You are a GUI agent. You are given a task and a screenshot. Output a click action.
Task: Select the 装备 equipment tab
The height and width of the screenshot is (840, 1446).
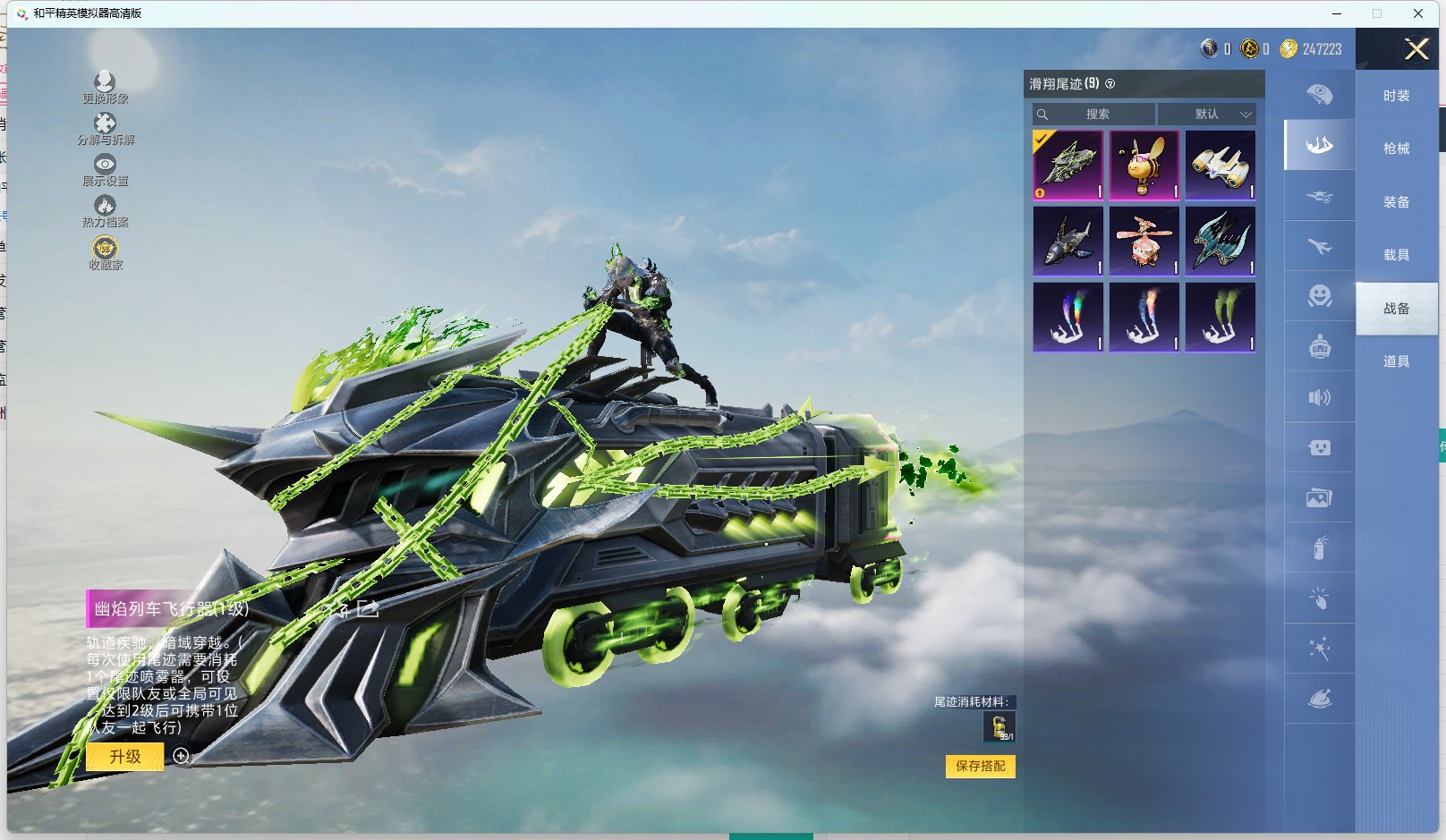(1396, 202)
